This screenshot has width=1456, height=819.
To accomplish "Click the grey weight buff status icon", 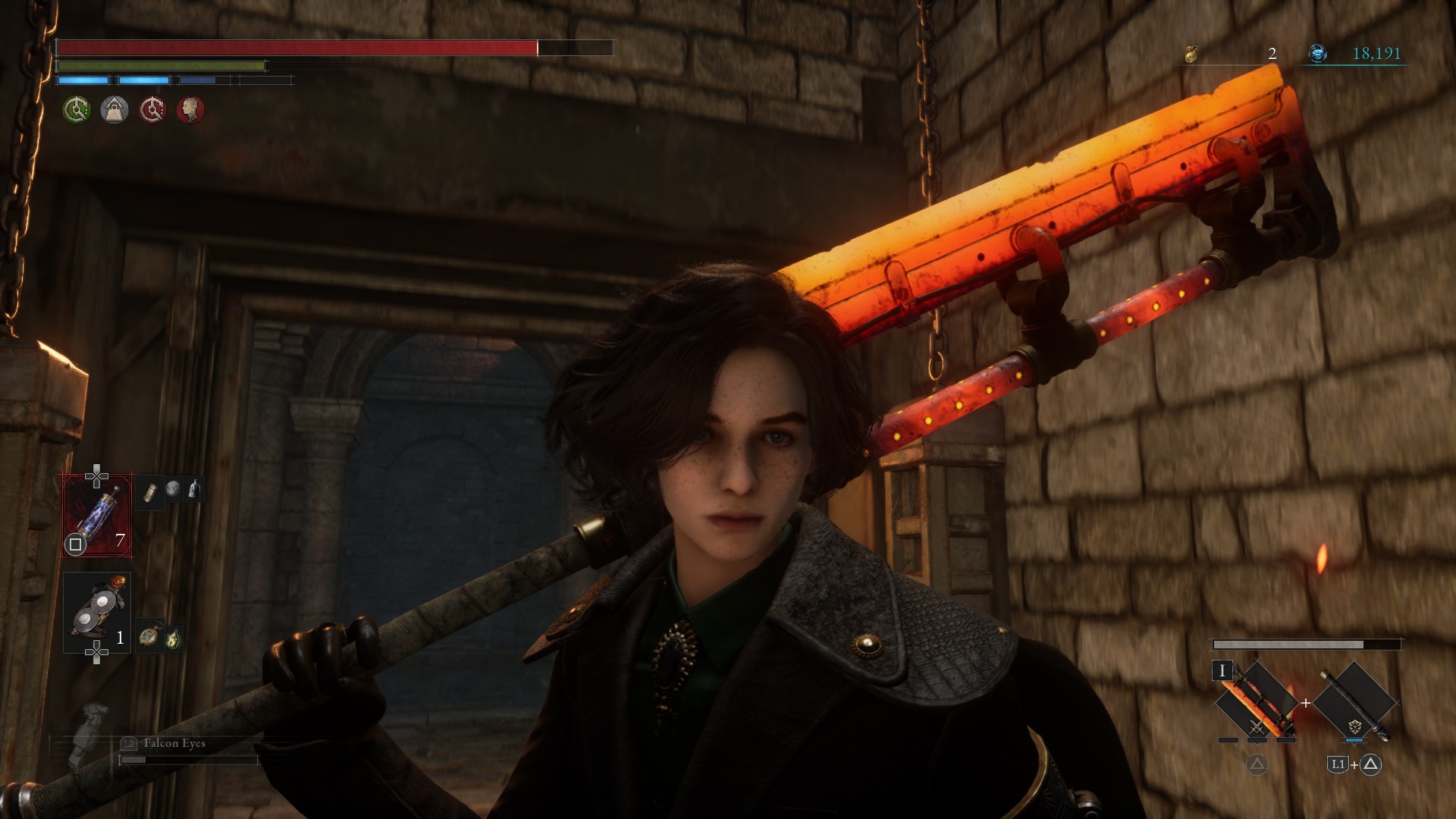I will pyautogui.click(x=115, y=110).
